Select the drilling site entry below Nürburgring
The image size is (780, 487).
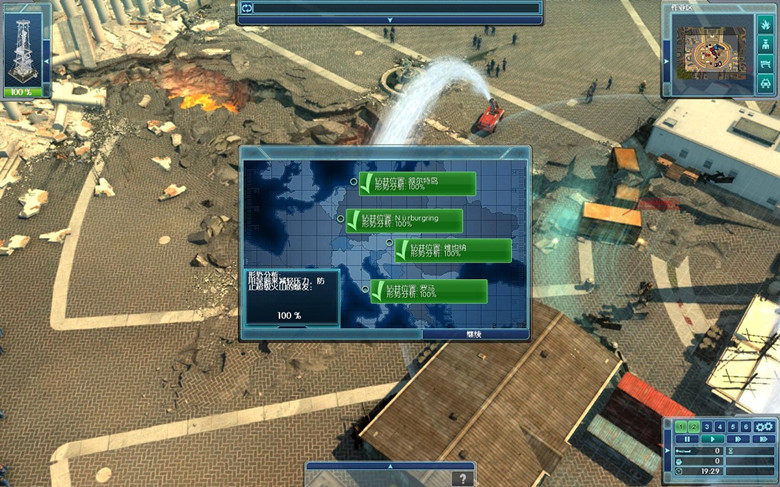(455, 250)
